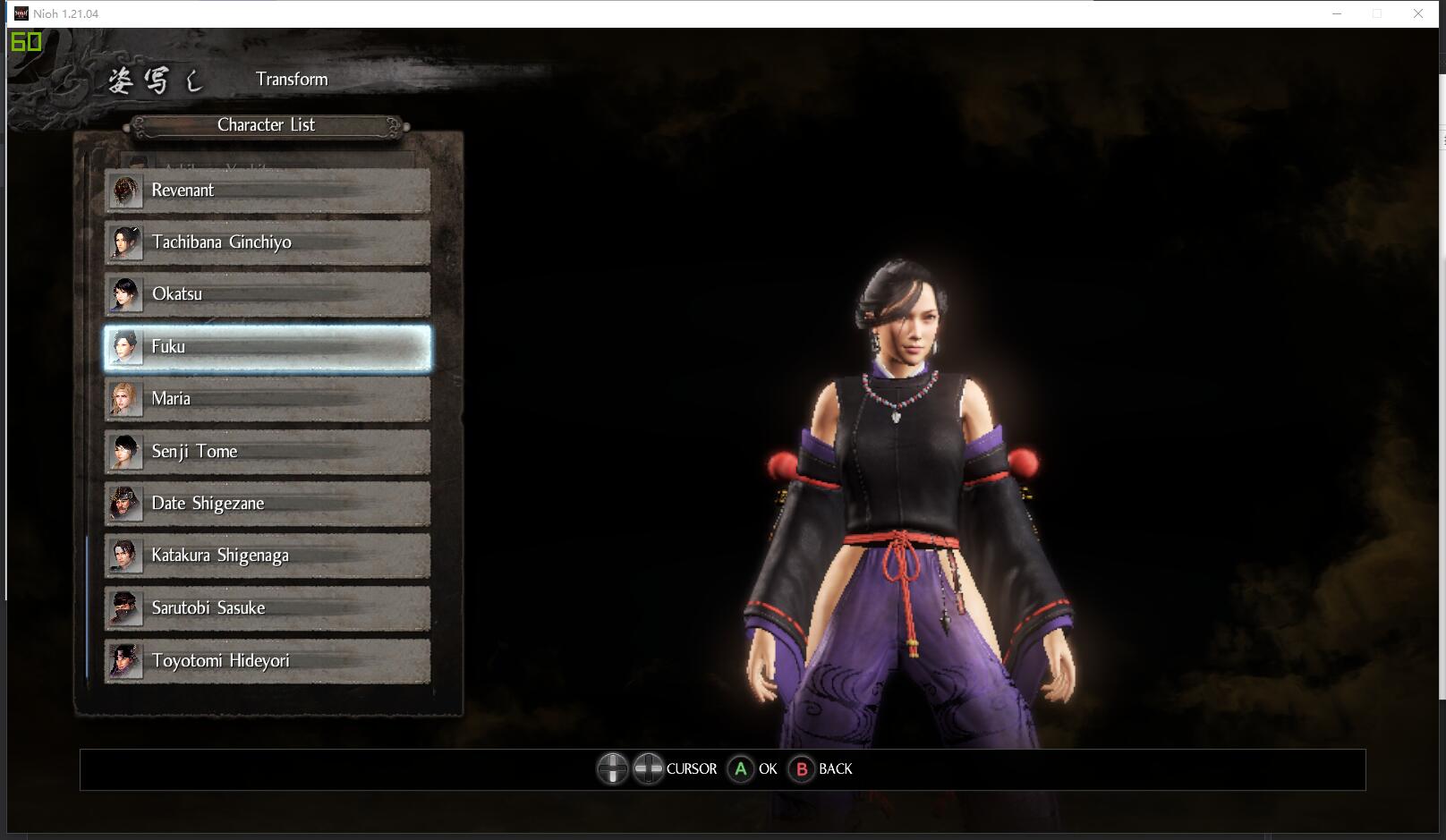The image size is (1446, 840).
Task: Select the highlighted Fuku entry
Action: click(267, 347)
